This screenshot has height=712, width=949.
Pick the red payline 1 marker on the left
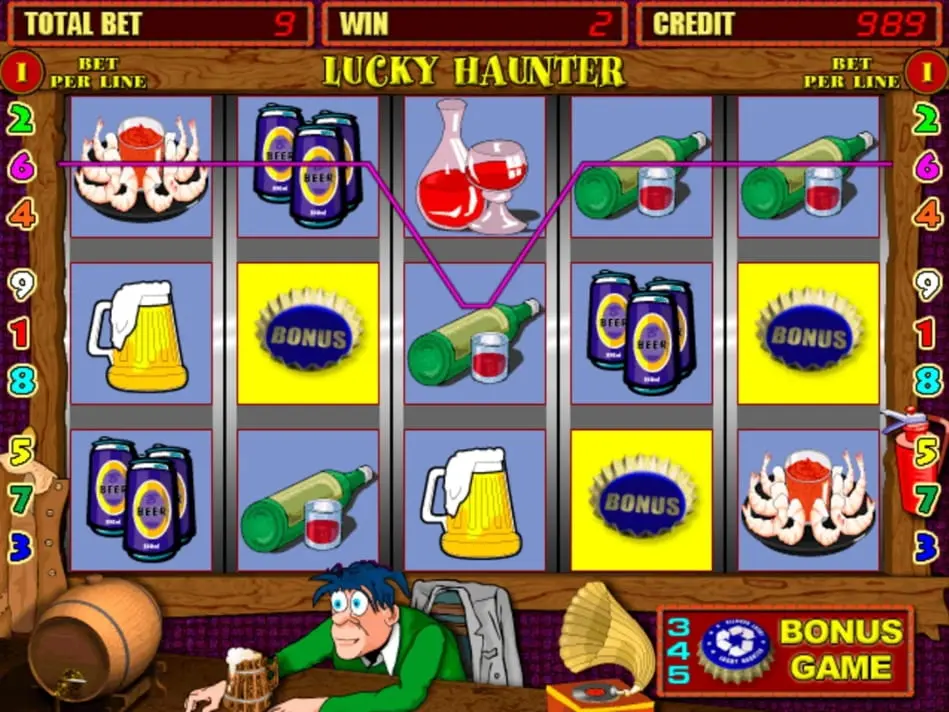tap(21, 332)
